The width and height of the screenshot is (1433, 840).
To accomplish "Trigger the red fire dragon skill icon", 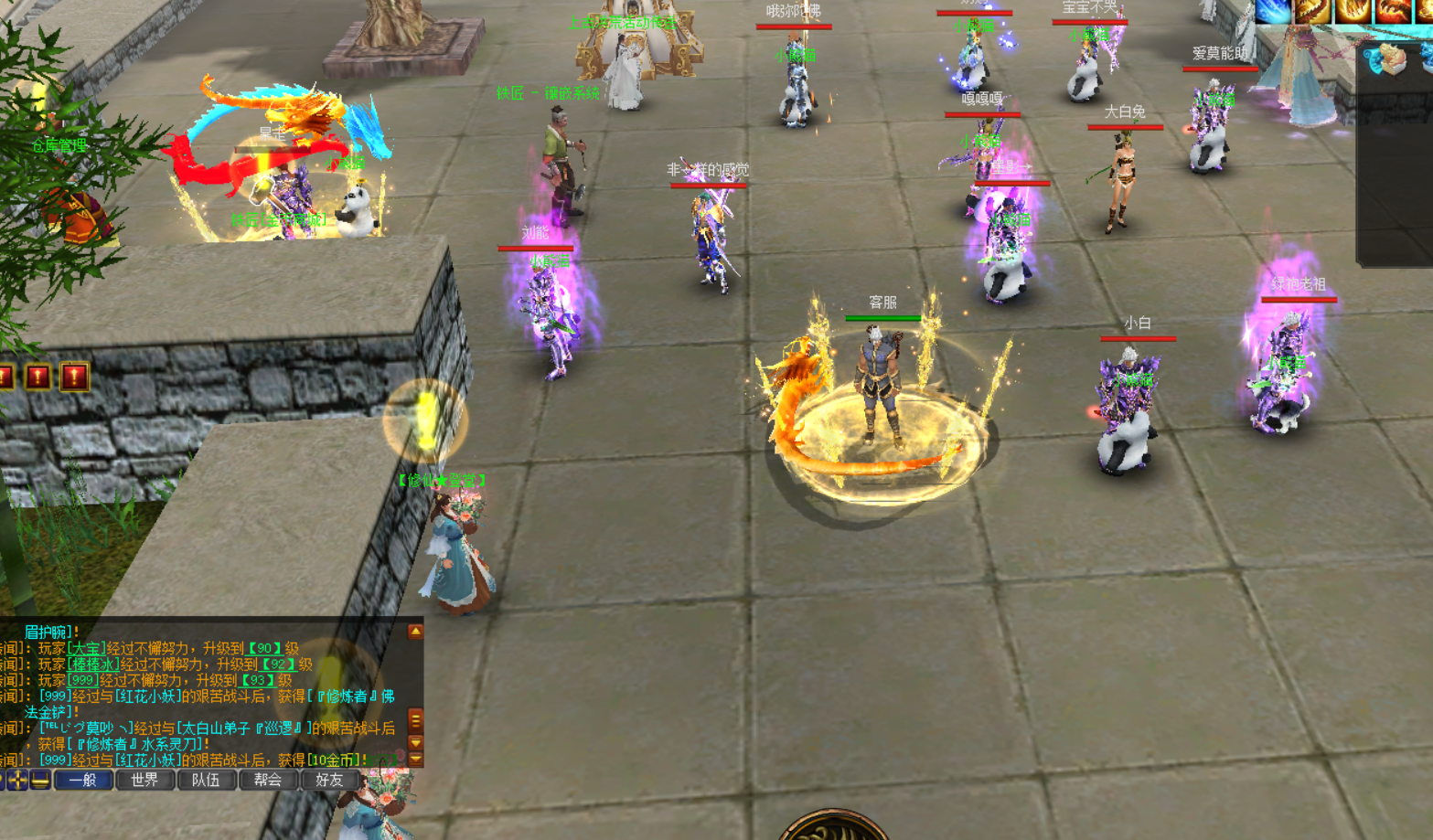I will [x=1393, y=9].
